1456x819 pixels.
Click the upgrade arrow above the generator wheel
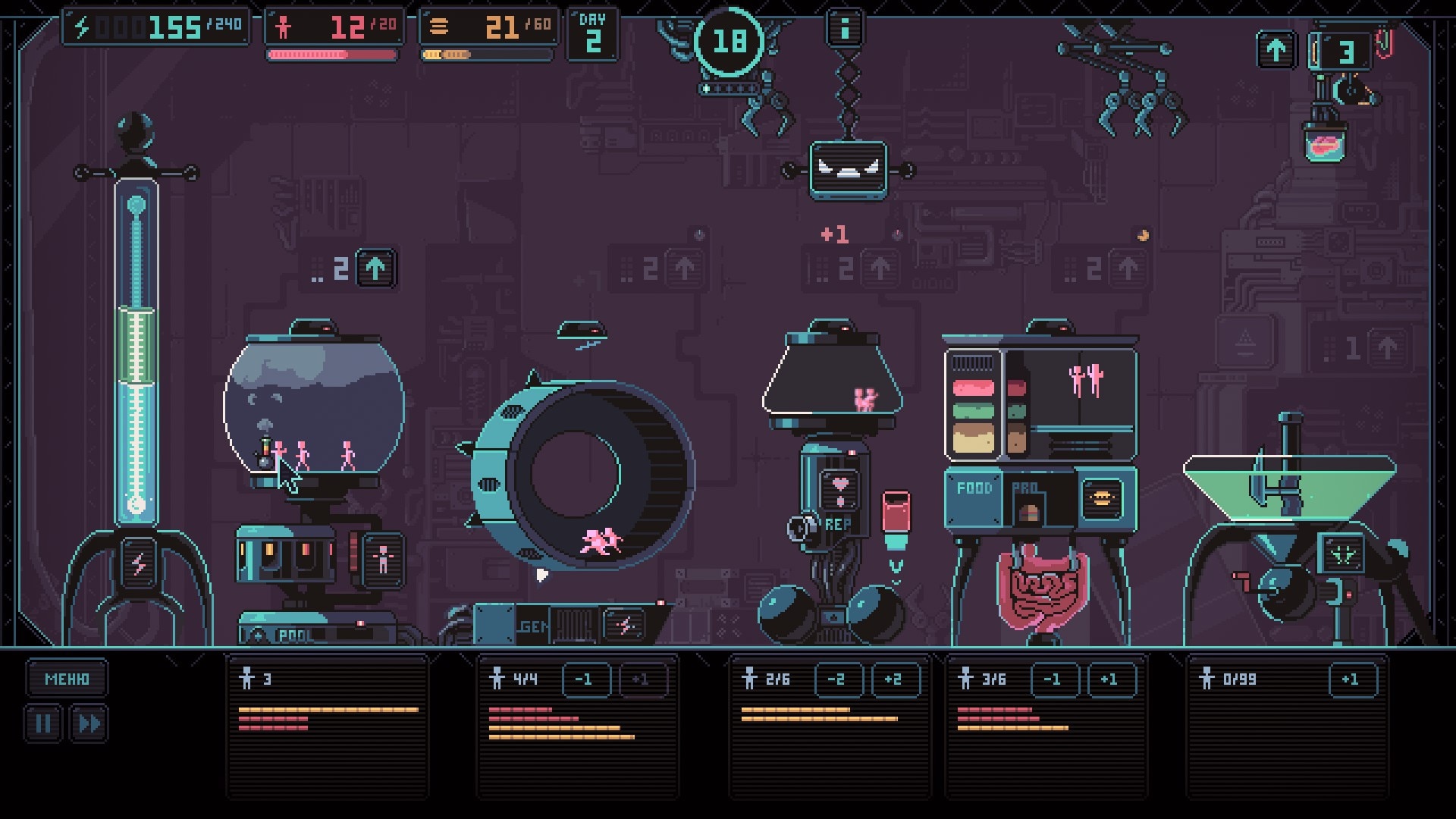(x=684, y=268)
